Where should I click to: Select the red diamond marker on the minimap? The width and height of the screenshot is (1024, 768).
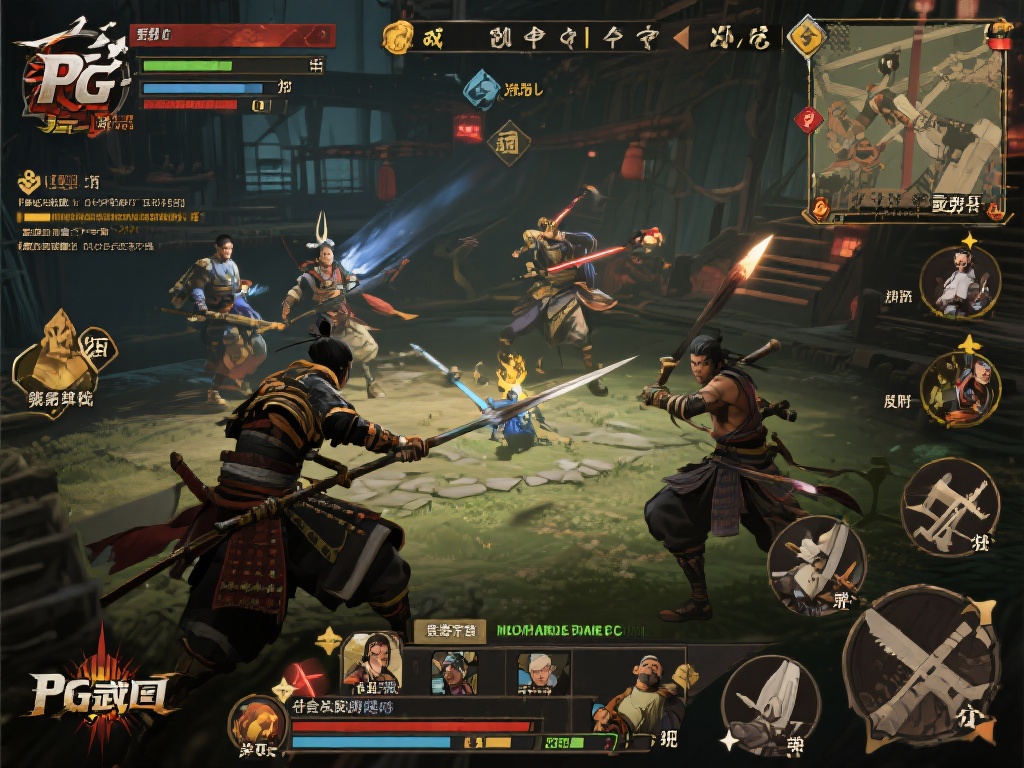pos(808,120)
